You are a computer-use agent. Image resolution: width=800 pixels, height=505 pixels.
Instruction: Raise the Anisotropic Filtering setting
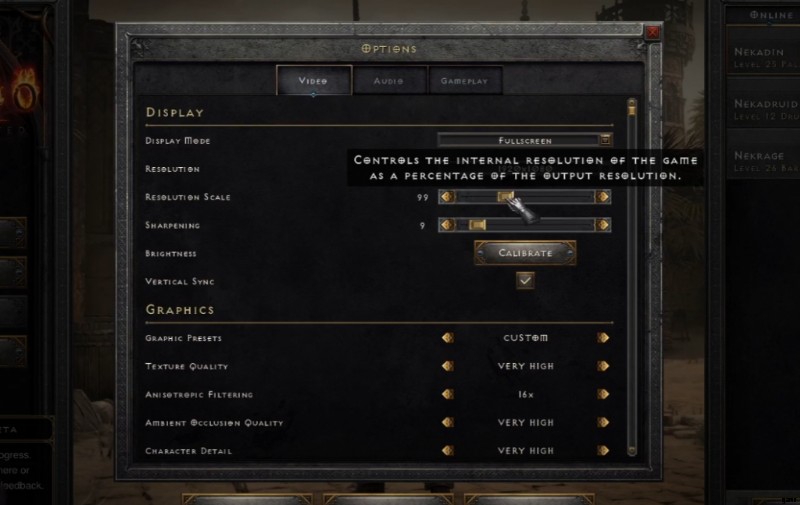point(603,394)
